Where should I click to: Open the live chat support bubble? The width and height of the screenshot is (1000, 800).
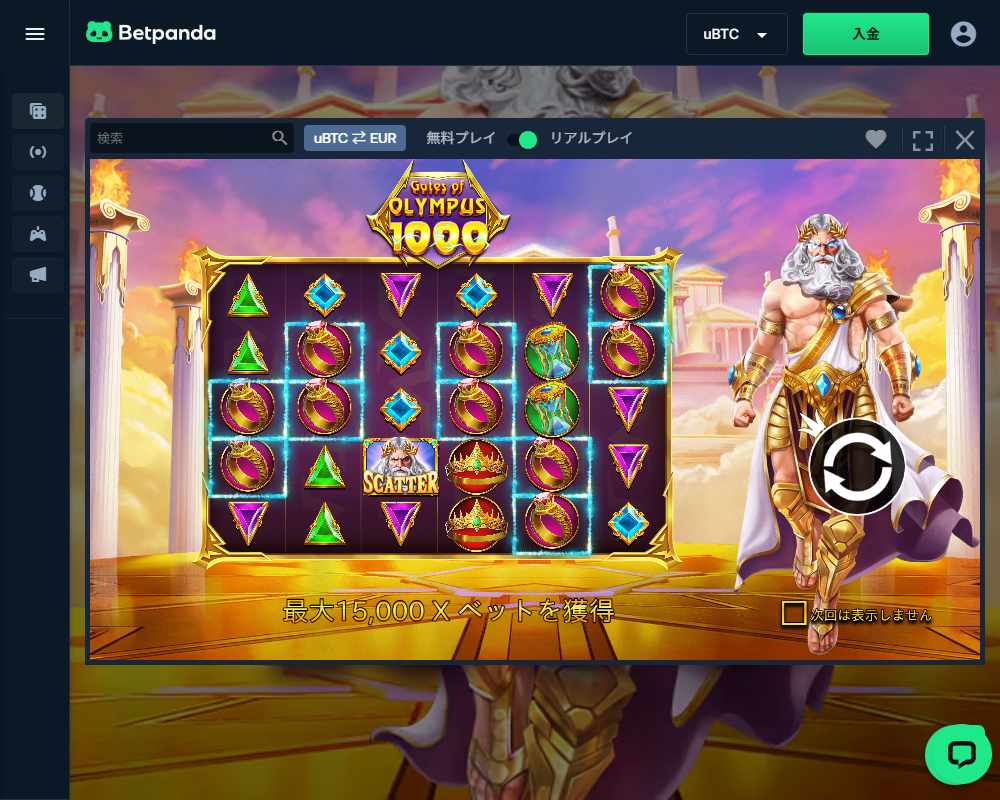[x=958, y=754]
